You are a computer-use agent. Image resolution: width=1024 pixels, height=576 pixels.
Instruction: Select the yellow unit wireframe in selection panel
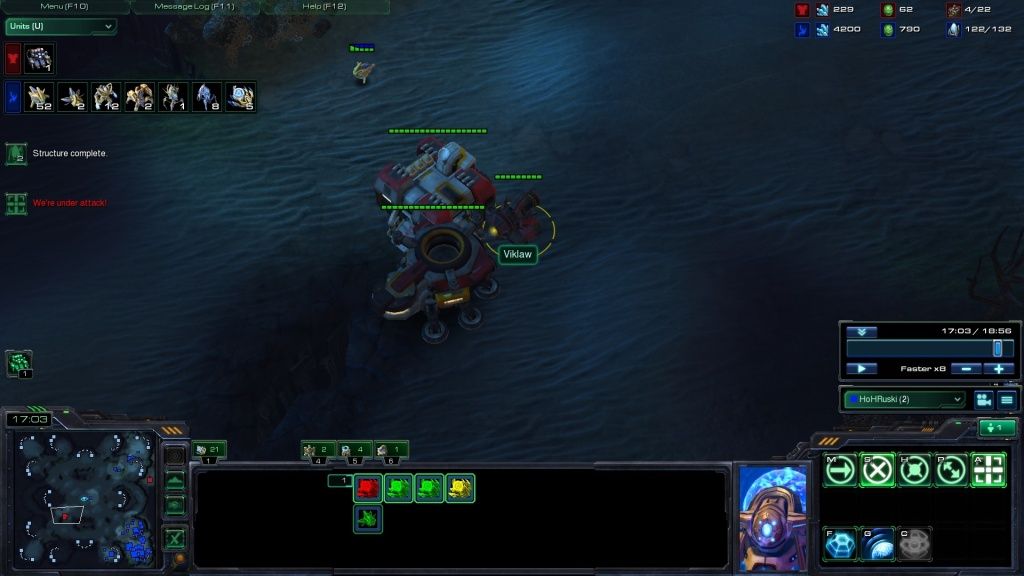click(x=460, y=488)
